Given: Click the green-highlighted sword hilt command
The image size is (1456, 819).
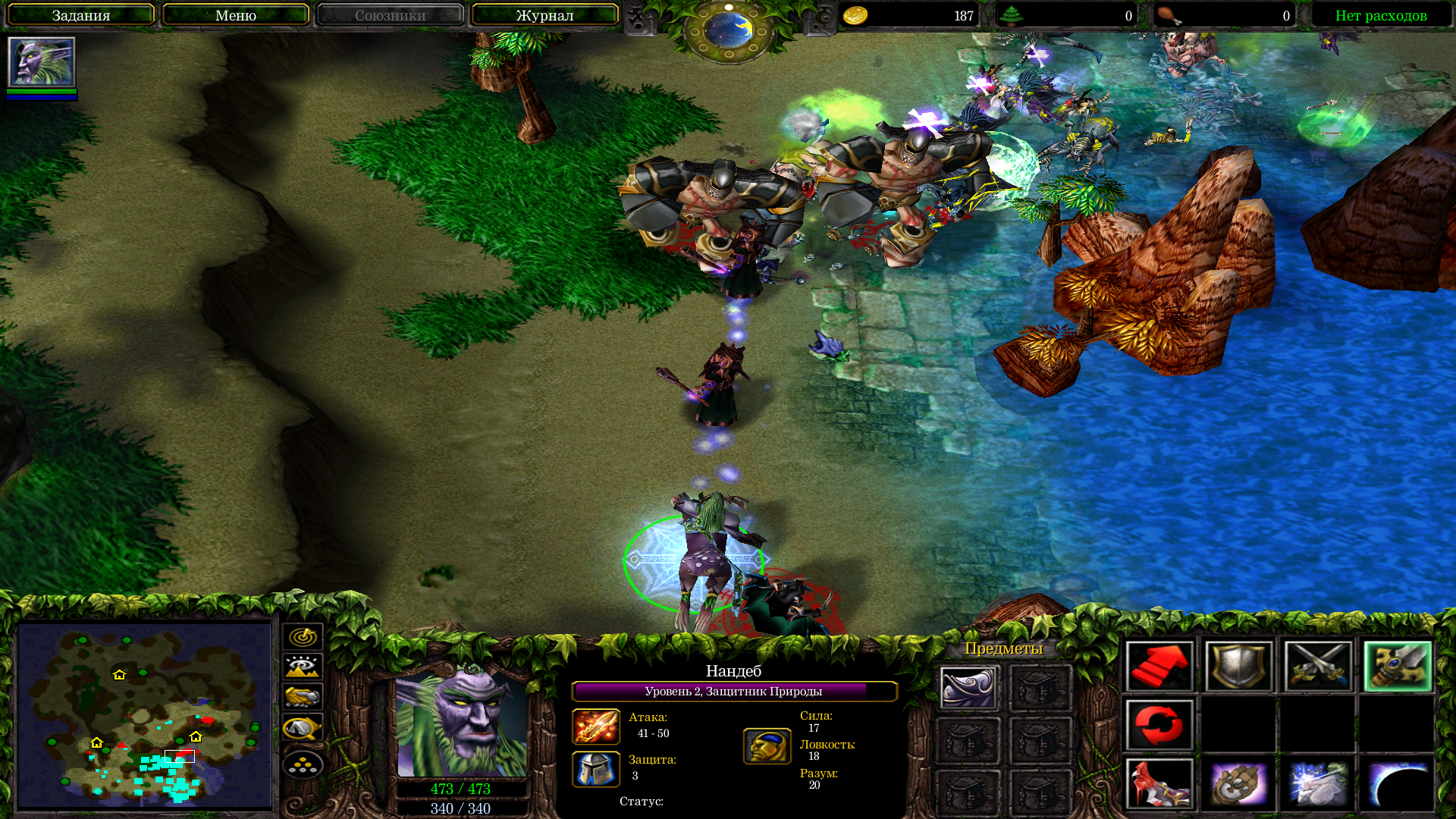Looking at the screenshot, I should tap(1397, 667).
